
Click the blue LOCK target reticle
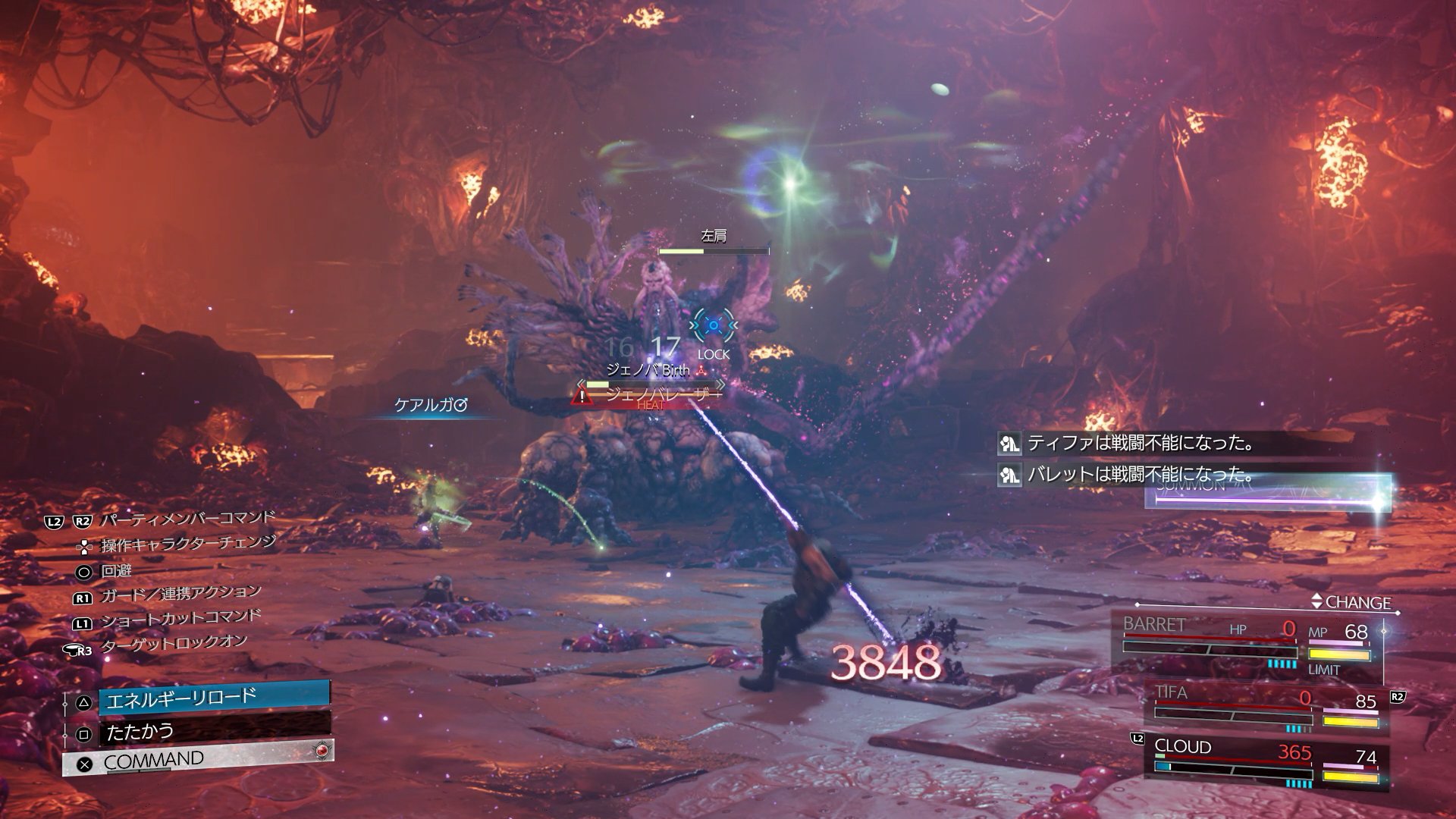(713, 327)
